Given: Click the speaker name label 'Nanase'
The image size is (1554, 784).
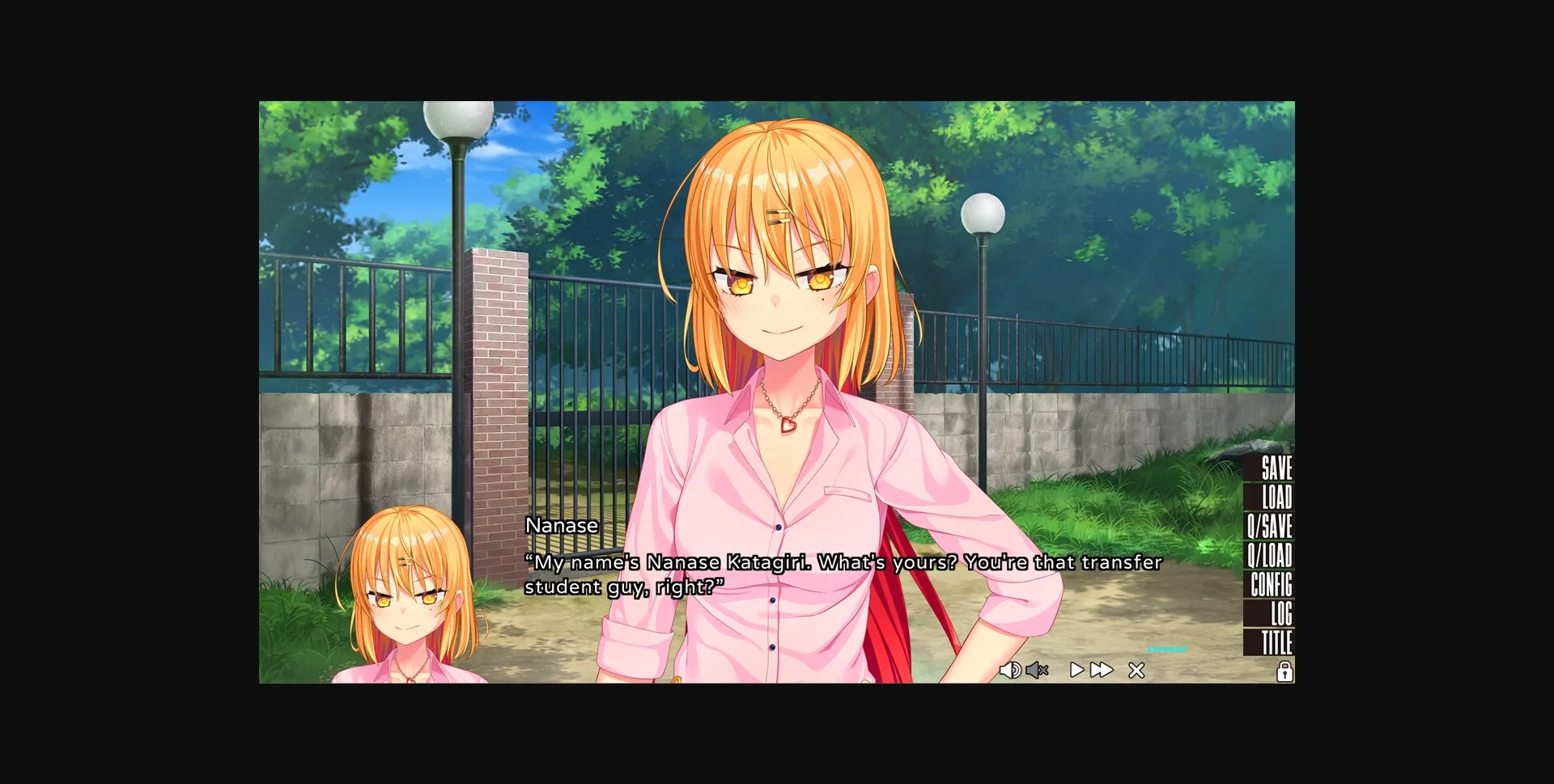Looking at the screenshot, I should [562, 525].
